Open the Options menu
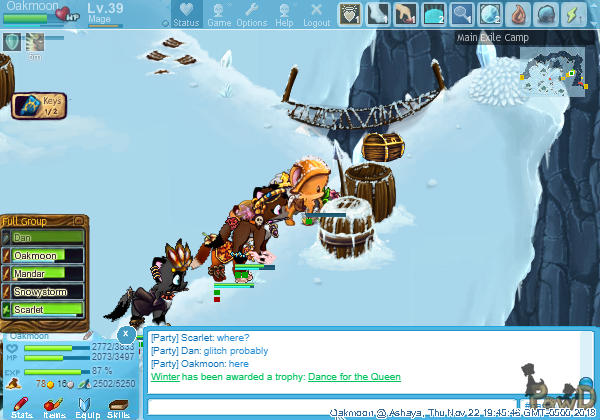Image resolution: width=600 pixels, height=420 pixels. click(x=251, y=15)
